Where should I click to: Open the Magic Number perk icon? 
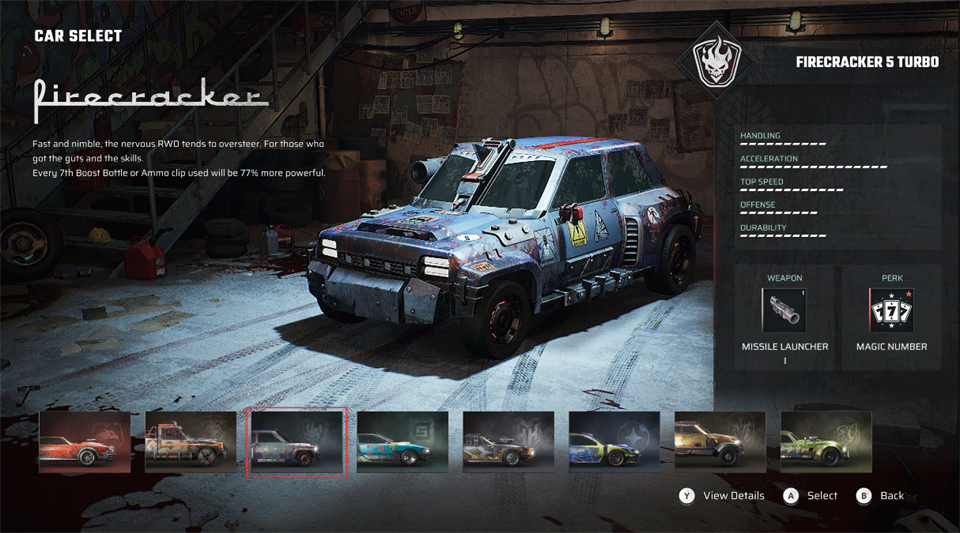tap(891, 310)
